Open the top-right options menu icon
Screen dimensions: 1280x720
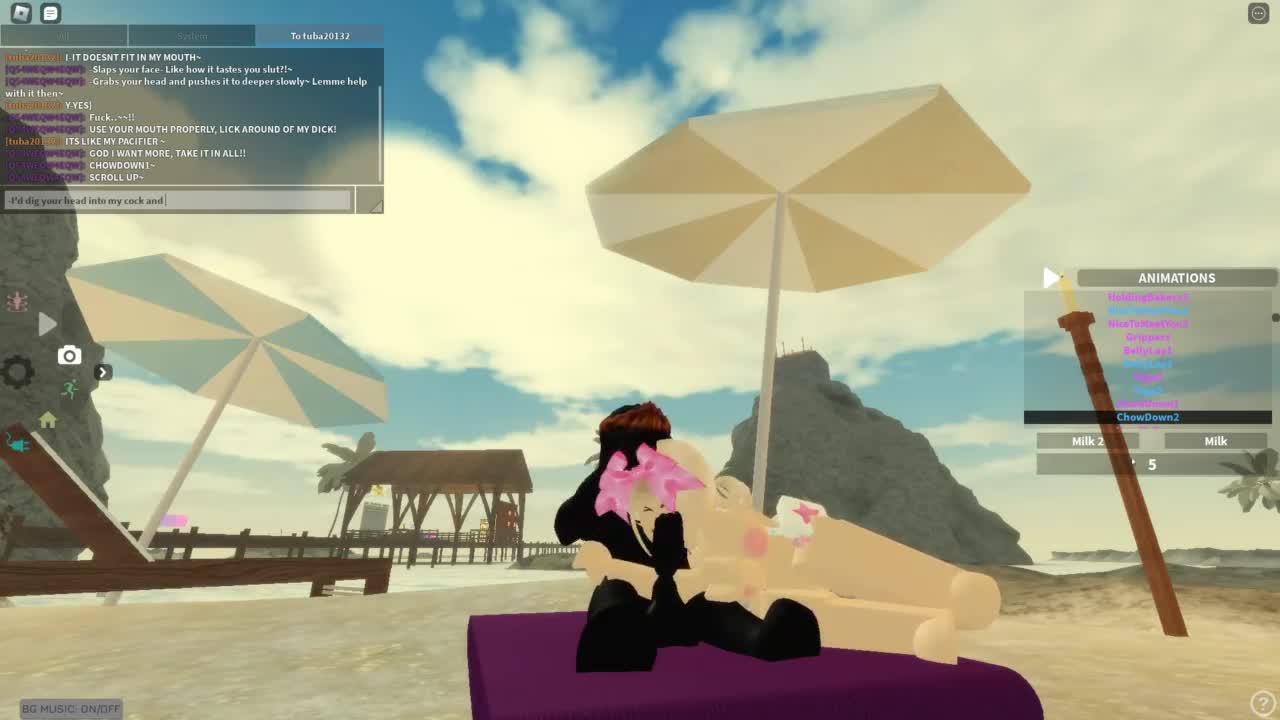(1258, 13)
